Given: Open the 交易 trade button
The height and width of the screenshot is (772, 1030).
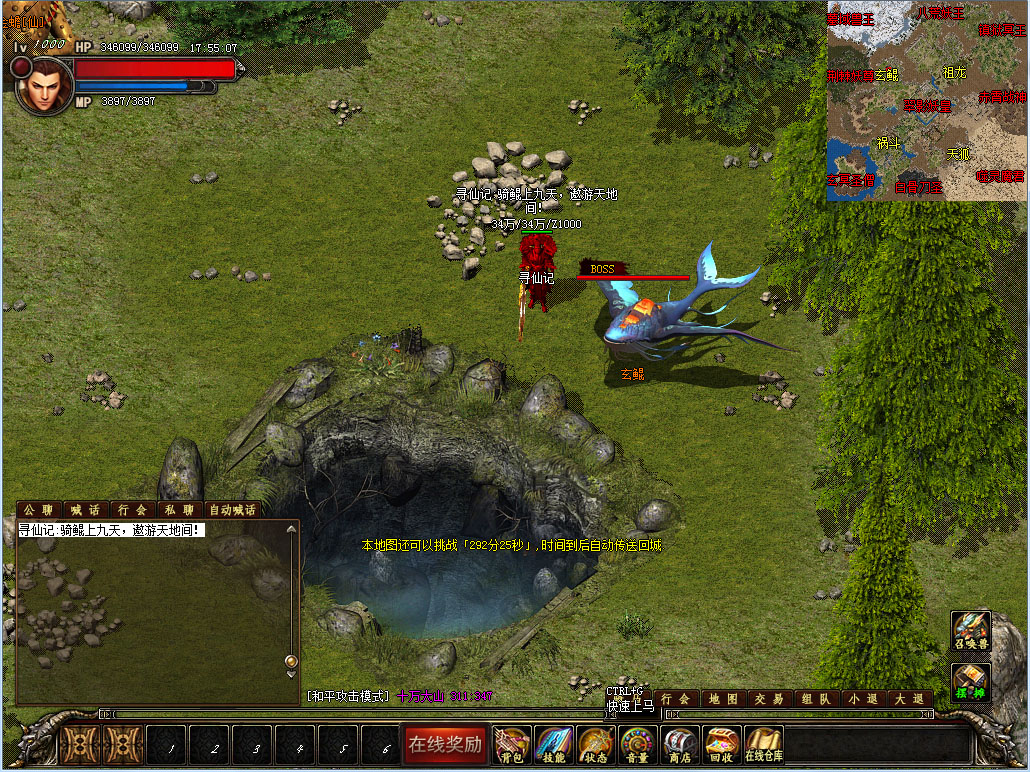Looking at the screenshot, I should click(x=769, y=699).
